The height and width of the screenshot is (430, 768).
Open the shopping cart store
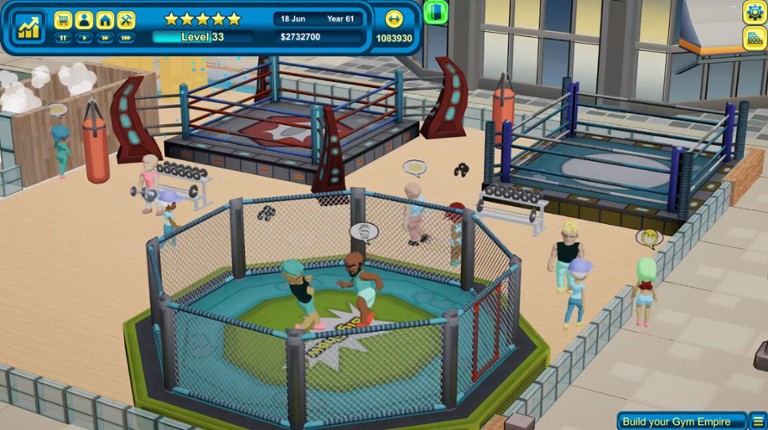click(x=63, y=19)
